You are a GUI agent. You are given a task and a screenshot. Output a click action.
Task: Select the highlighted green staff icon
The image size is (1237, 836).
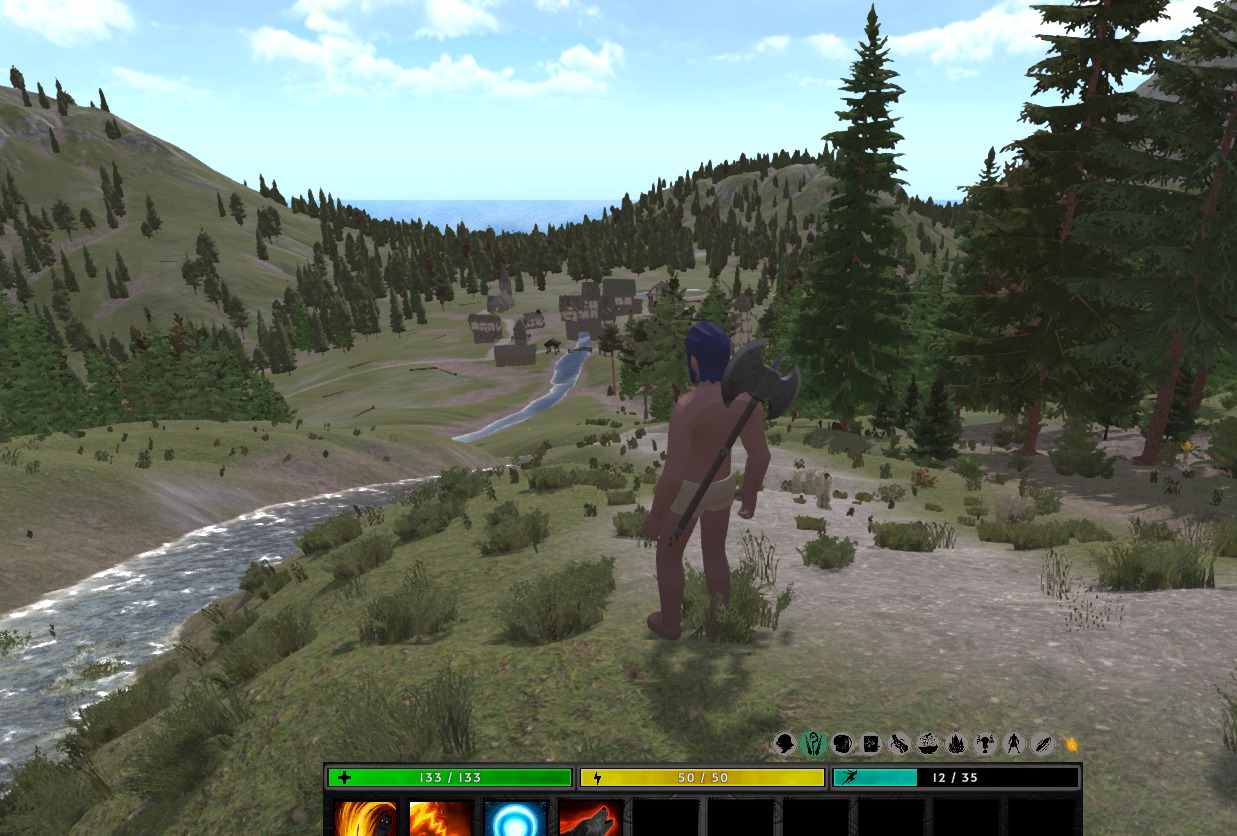click(814, 744)
